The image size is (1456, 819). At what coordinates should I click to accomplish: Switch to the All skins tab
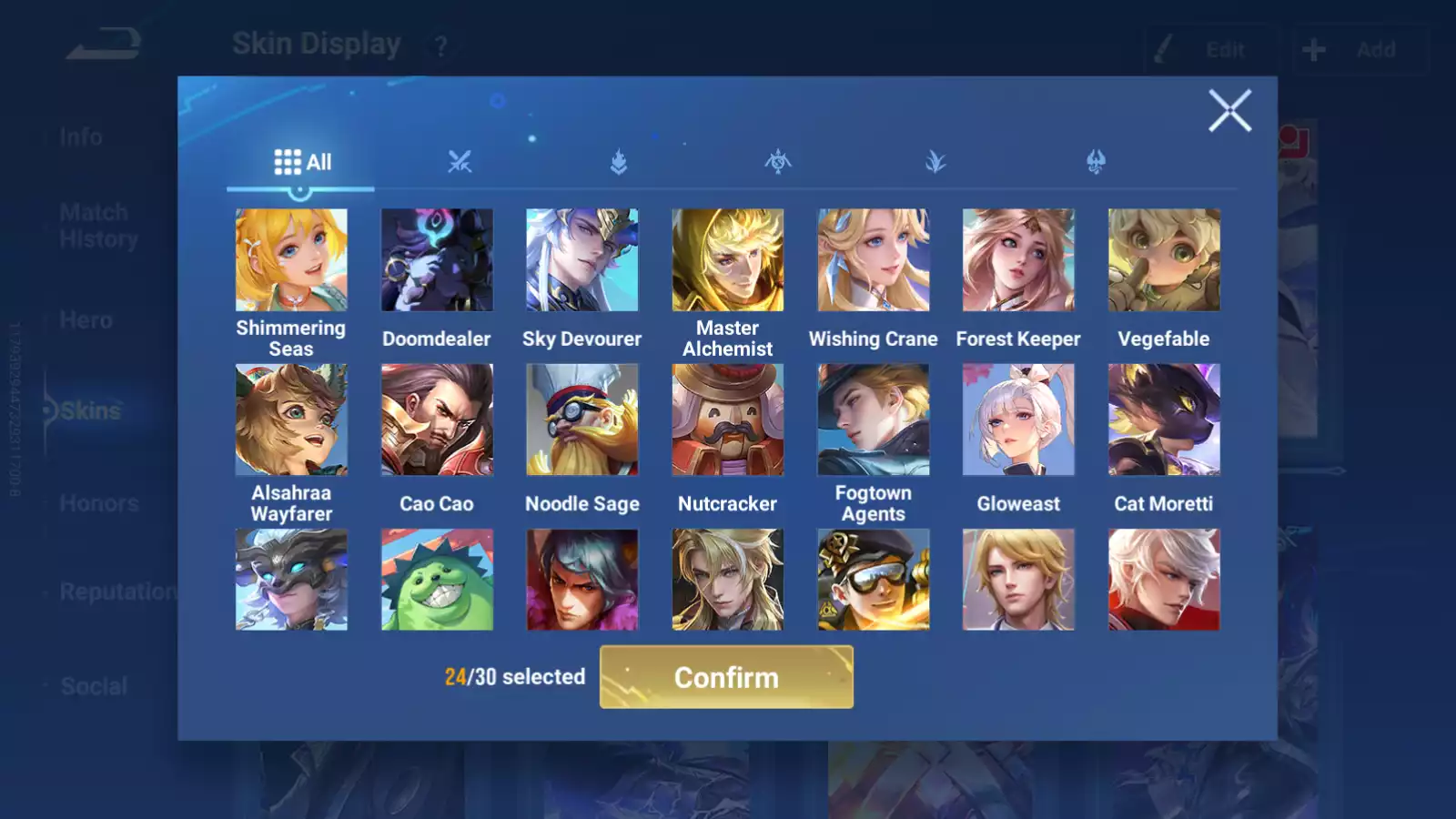(302, 163)
